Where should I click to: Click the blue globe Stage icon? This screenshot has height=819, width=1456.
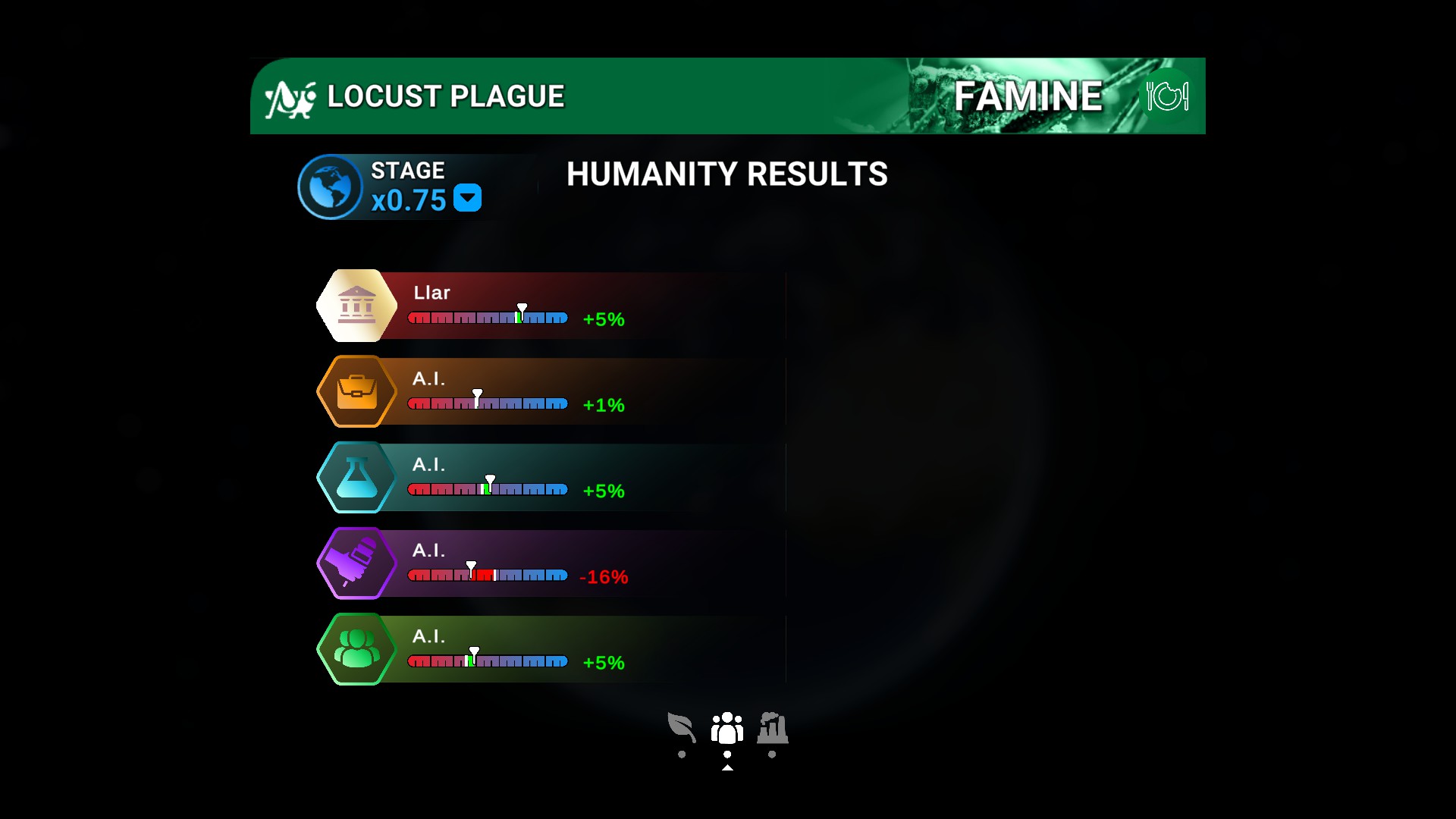tap(329, 187)
